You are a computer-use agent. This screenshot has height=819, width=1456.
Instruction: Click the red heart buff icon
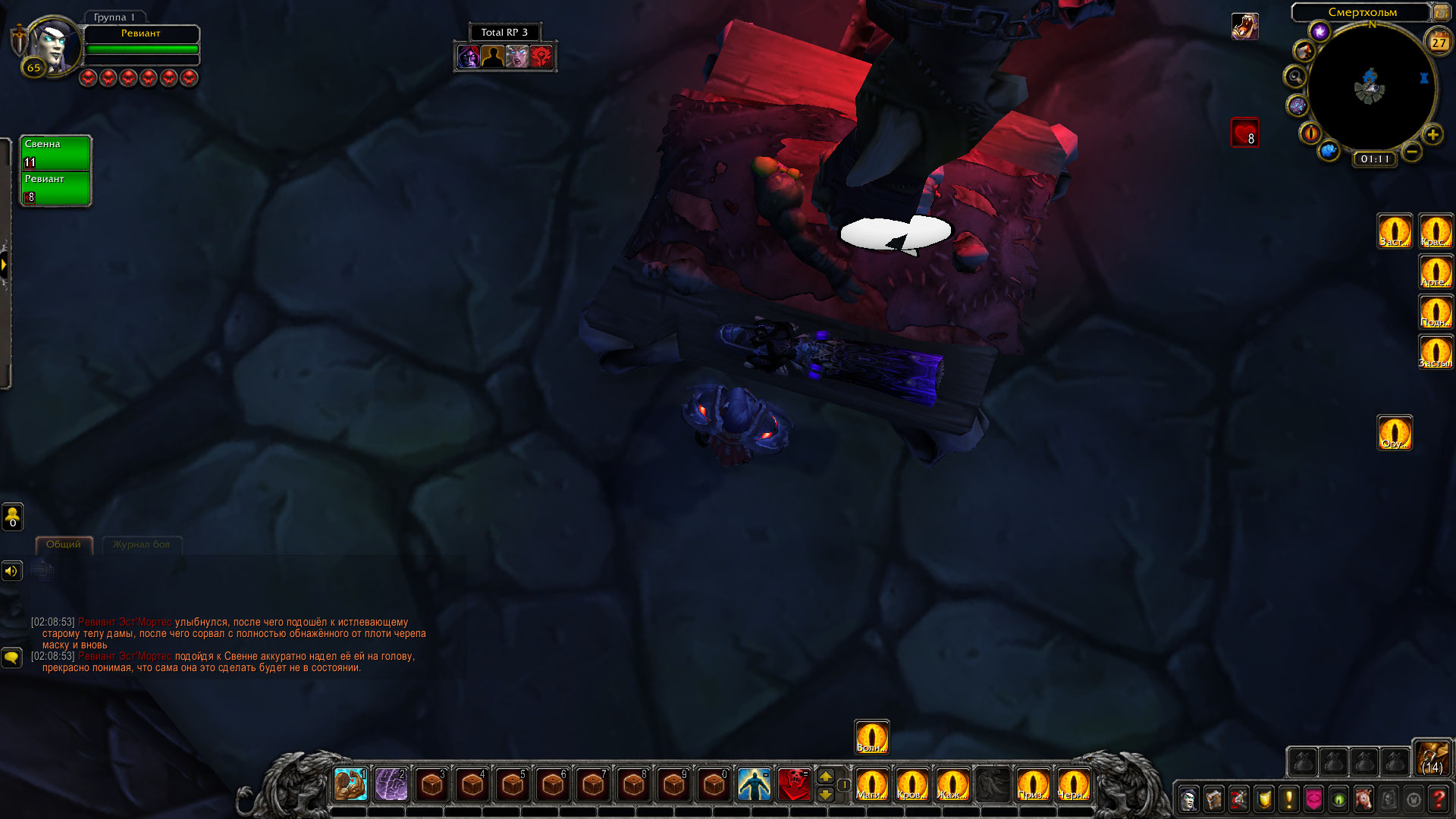click(x=1244, y=133)
